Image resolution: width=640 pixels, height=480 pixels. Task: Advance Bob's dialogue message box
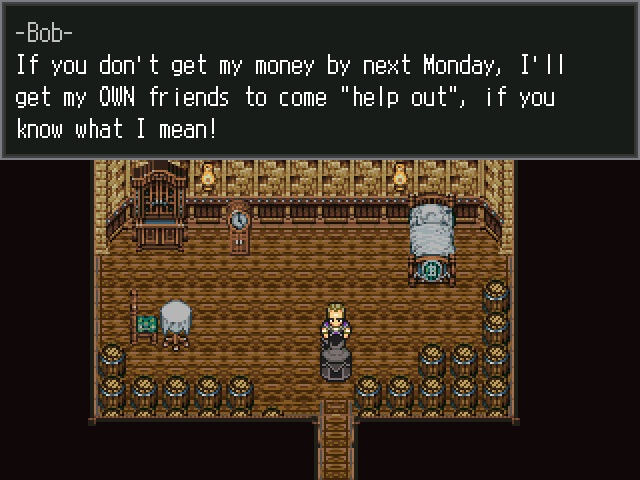tap(320, 80)
